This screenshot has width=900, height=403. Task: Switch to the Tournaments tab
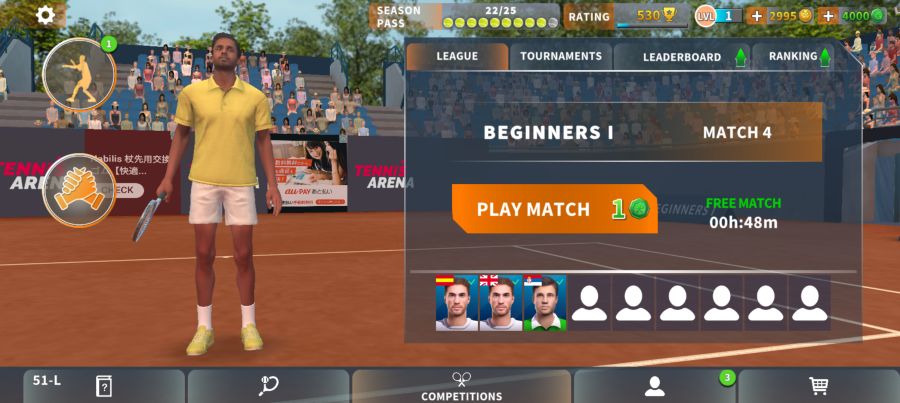[x=561, y=57]
